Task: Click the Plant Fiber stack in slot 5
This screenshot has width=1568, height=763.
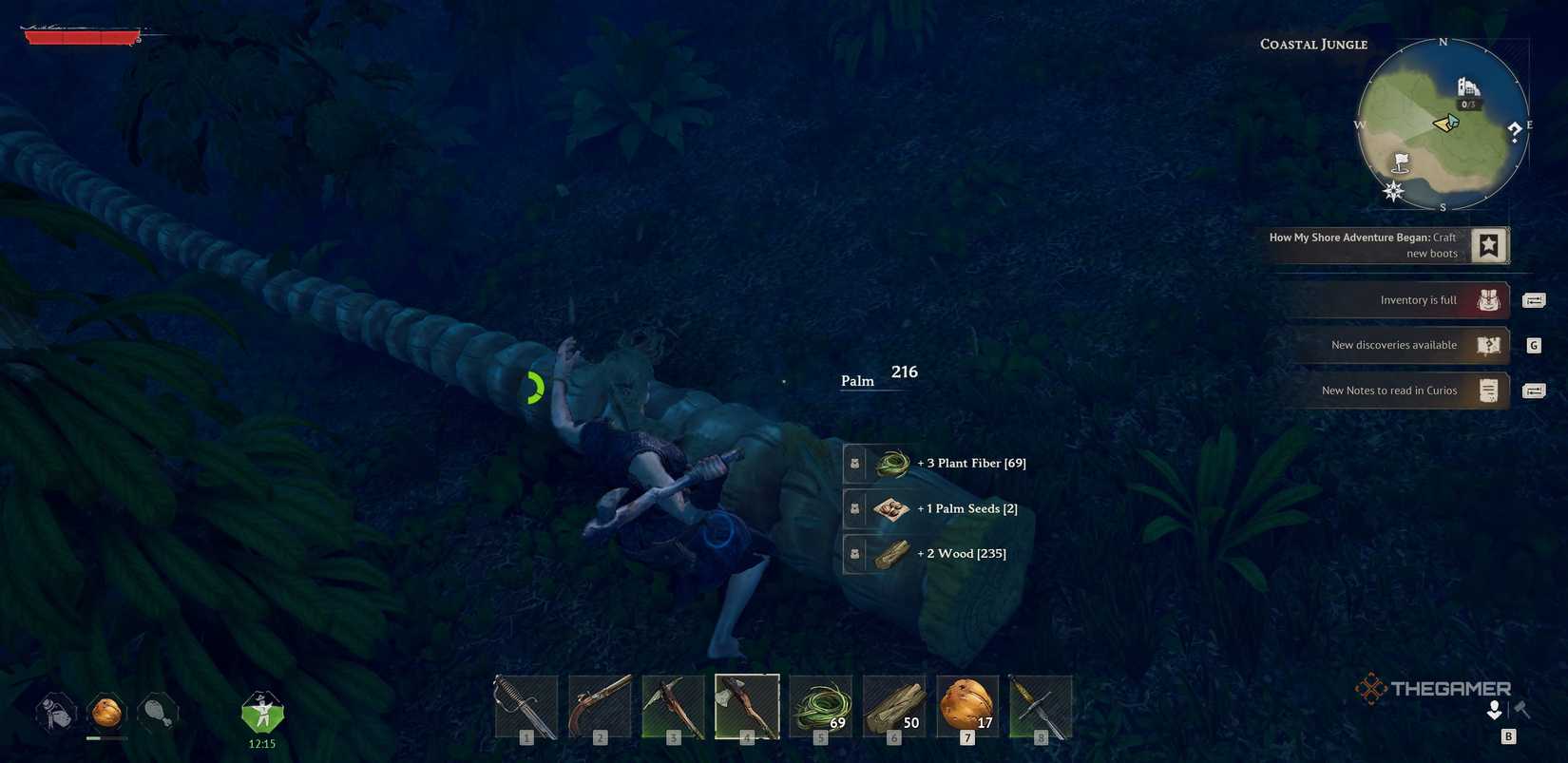Action: click(x=820, y=706)
